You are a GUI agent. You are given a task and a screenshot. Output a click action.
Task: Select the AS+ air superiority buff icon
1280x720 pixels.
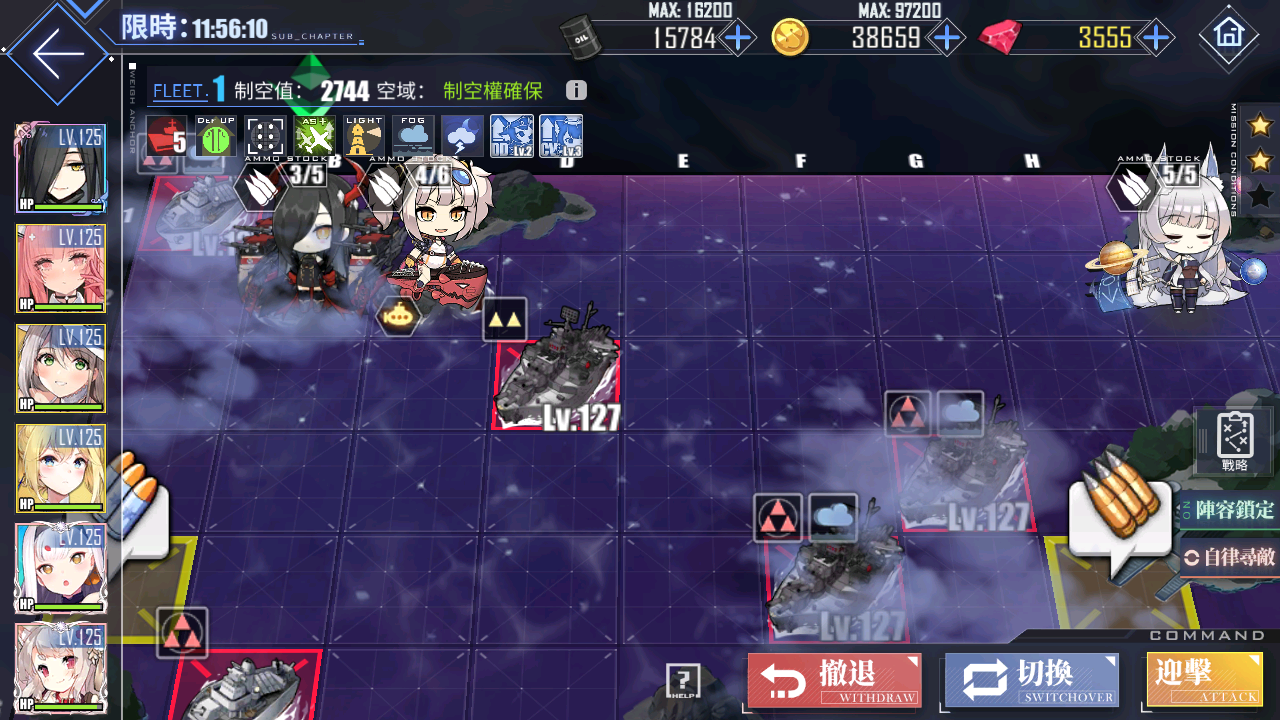pyautogui.click(x=313, y=135)
